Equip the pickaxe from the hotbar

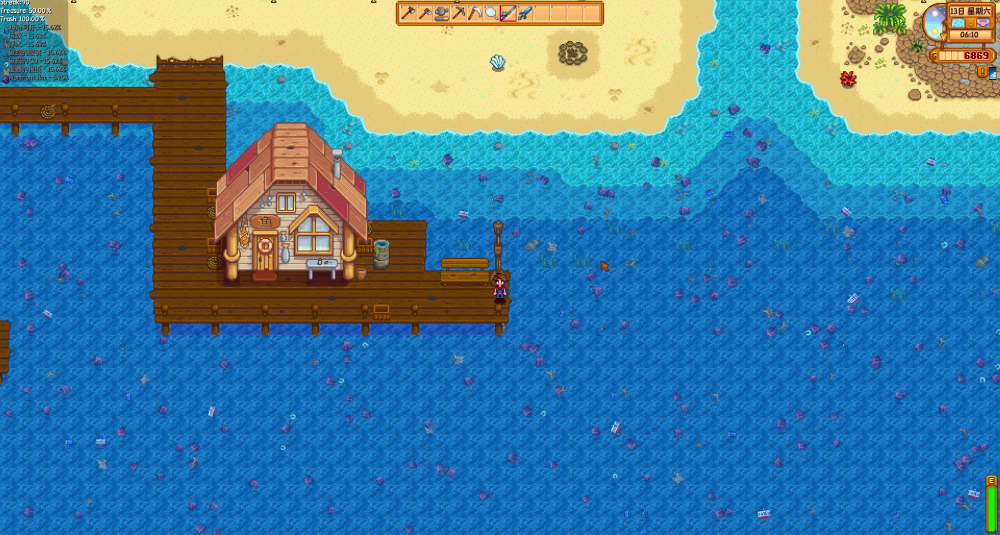pos(458,13)
